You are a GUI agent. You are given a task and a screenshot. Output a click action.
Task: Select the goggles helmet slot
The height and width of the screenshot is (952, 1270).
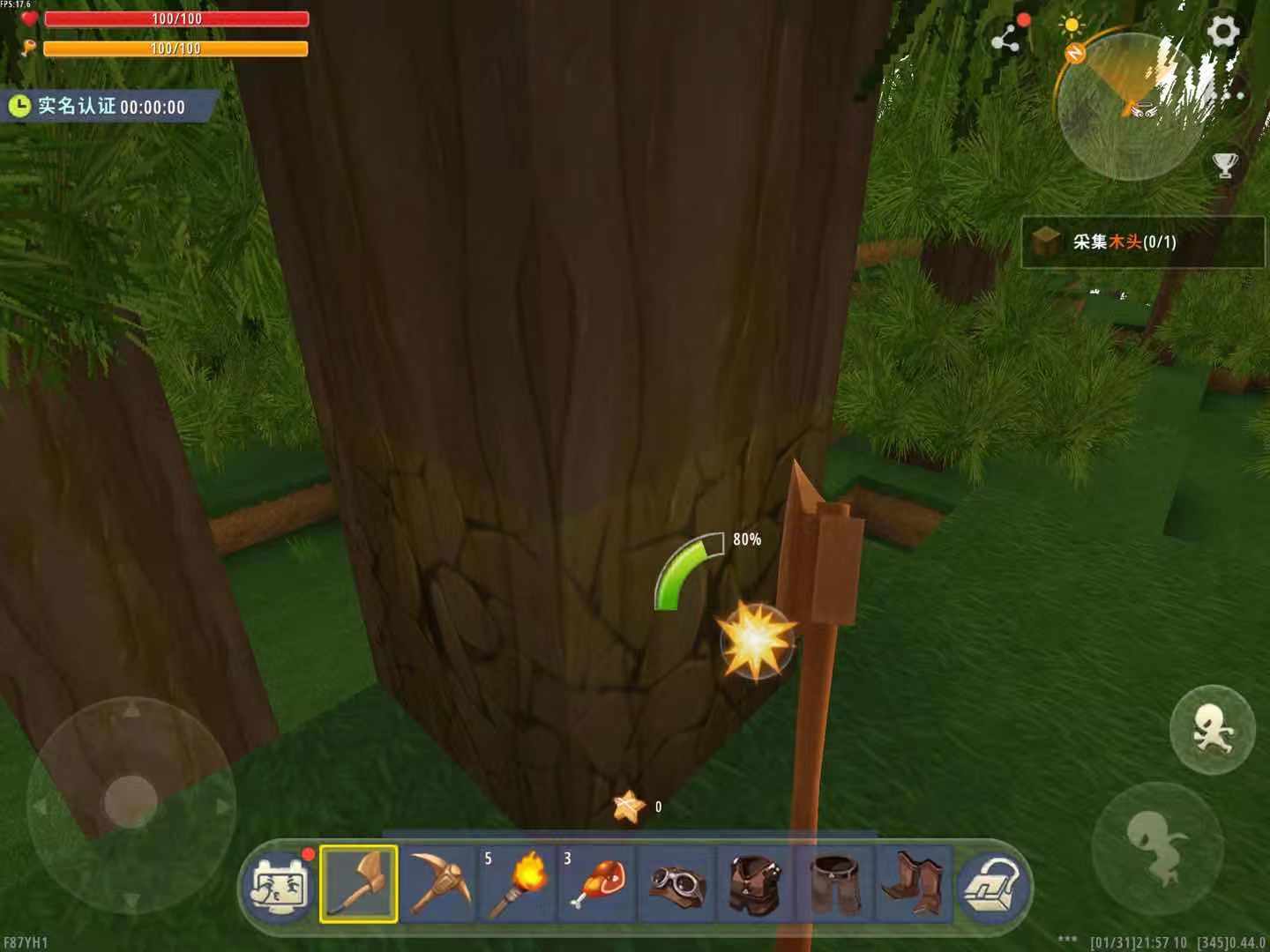(676, 883)
